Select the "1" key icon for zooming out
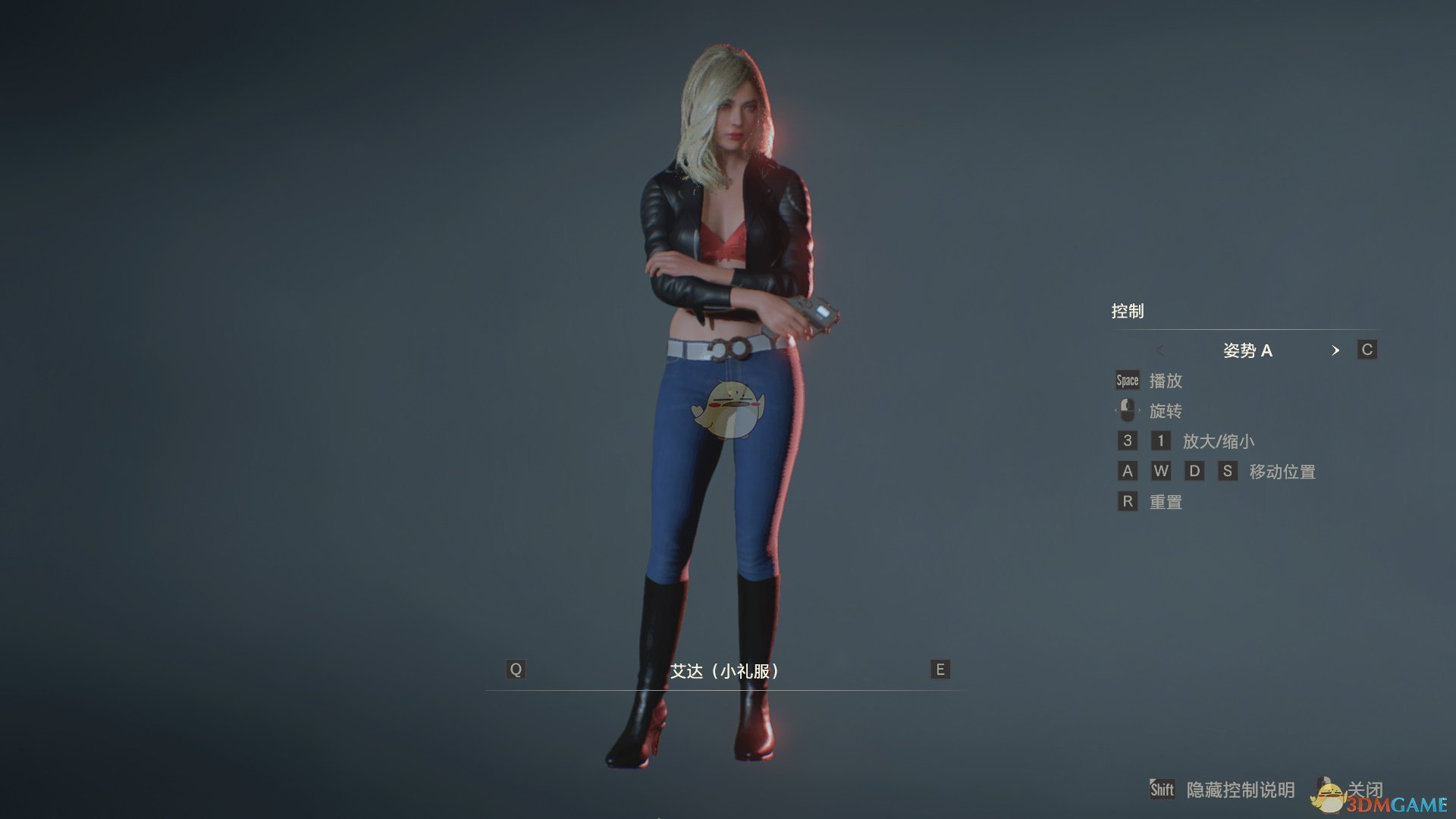Screen dimensions: 1456x819 pyautogui.click(x=1161, y=441)
